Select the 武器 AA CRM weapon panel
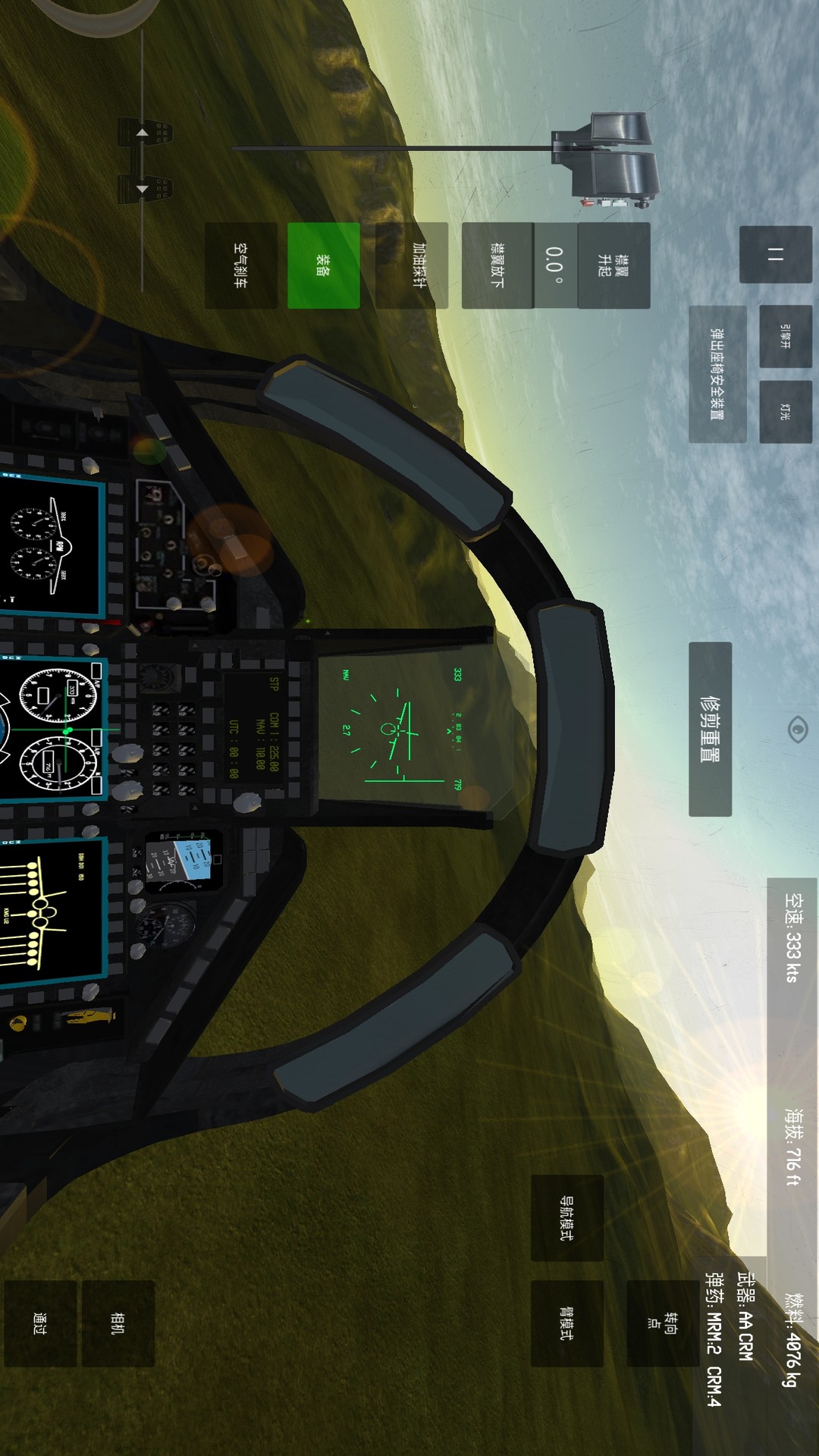This screenshot has width=819, height=1456. 745,1316
